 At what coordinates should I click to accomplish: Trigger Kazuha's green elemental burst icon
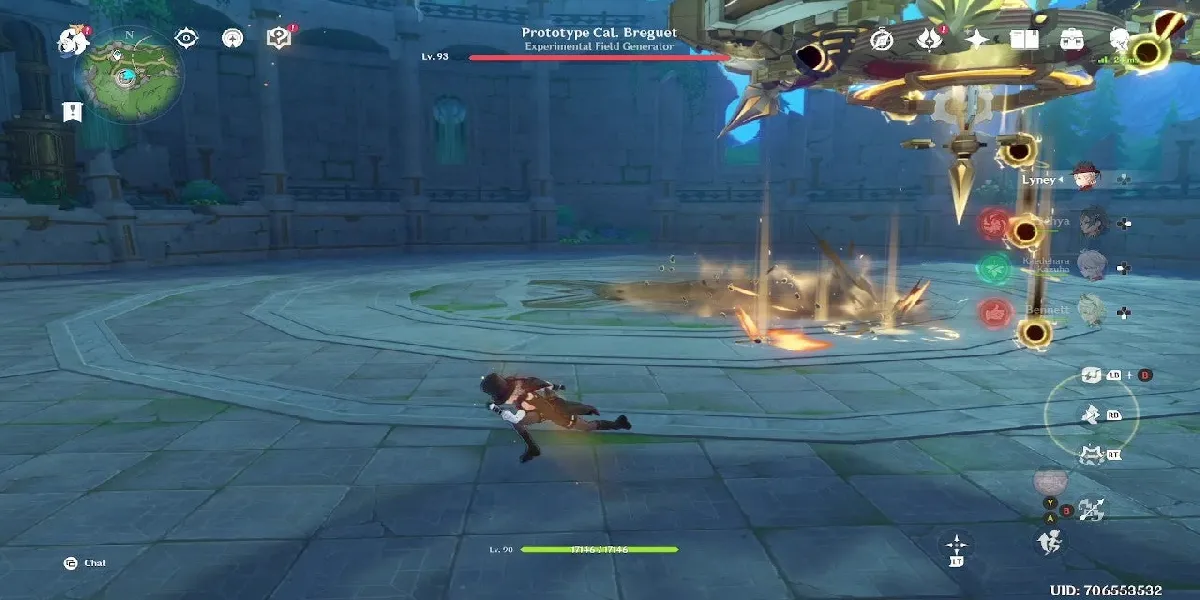click(x=994, y=267)
